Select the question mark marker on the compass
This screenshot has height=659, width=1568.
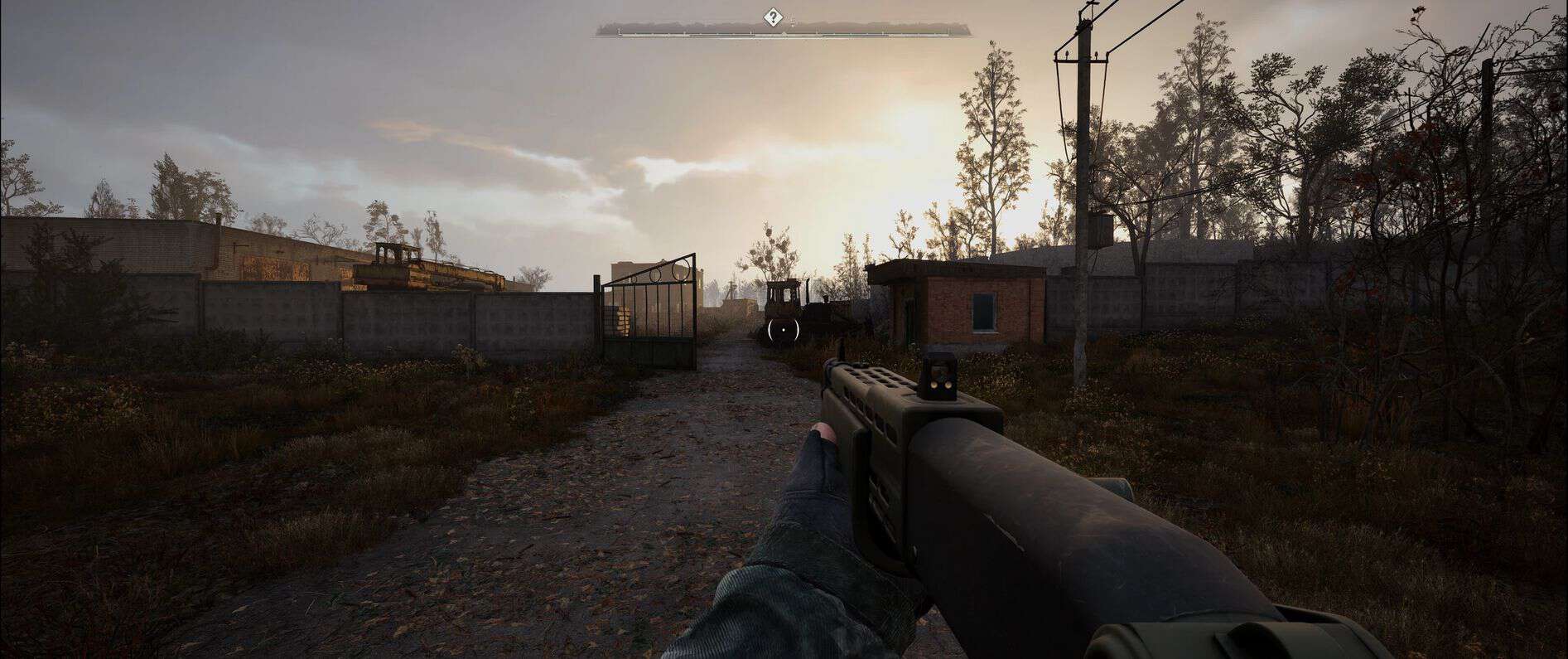773,16
